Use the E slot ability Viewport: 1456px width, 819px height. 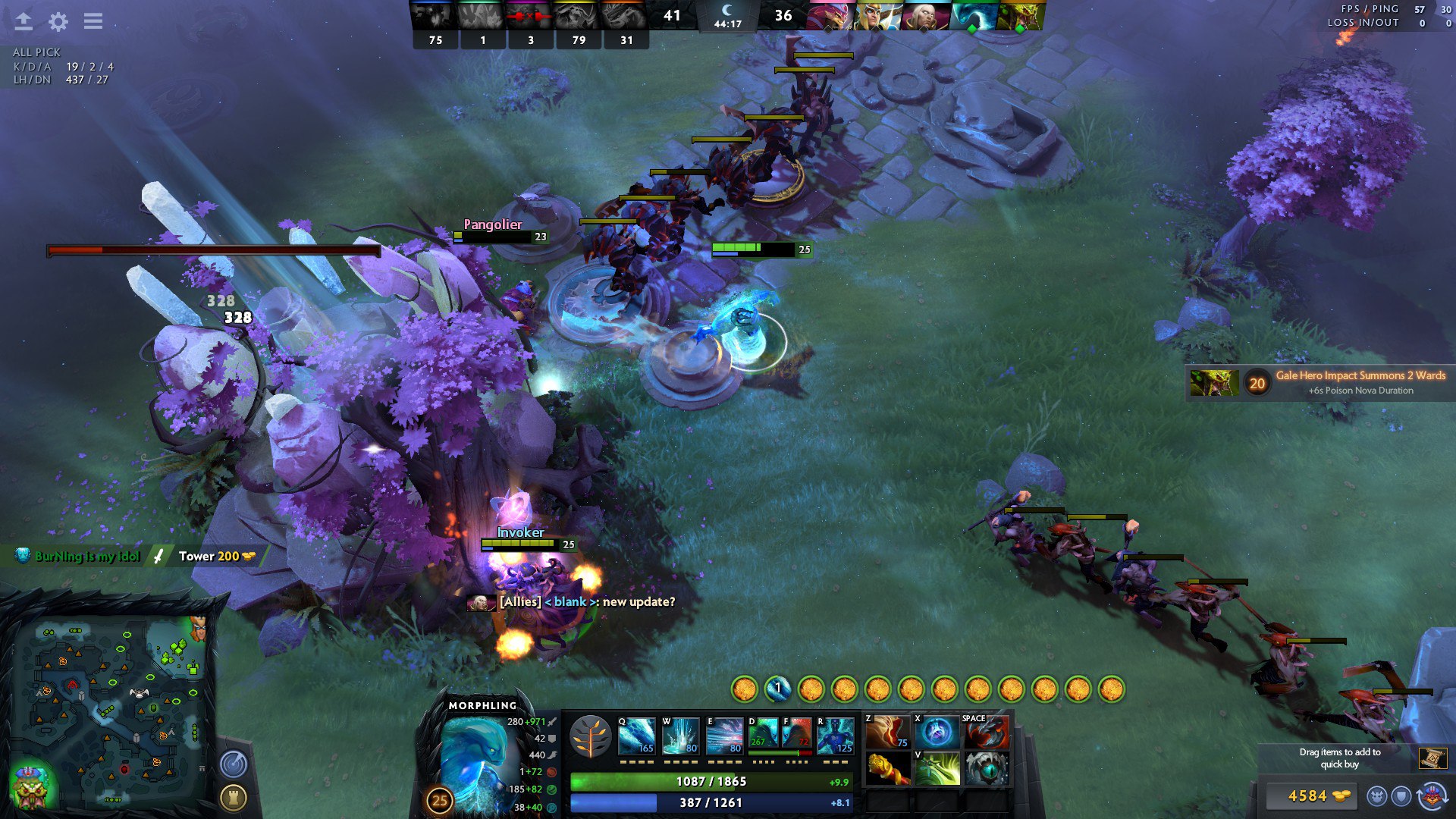(x=724, y=736)
